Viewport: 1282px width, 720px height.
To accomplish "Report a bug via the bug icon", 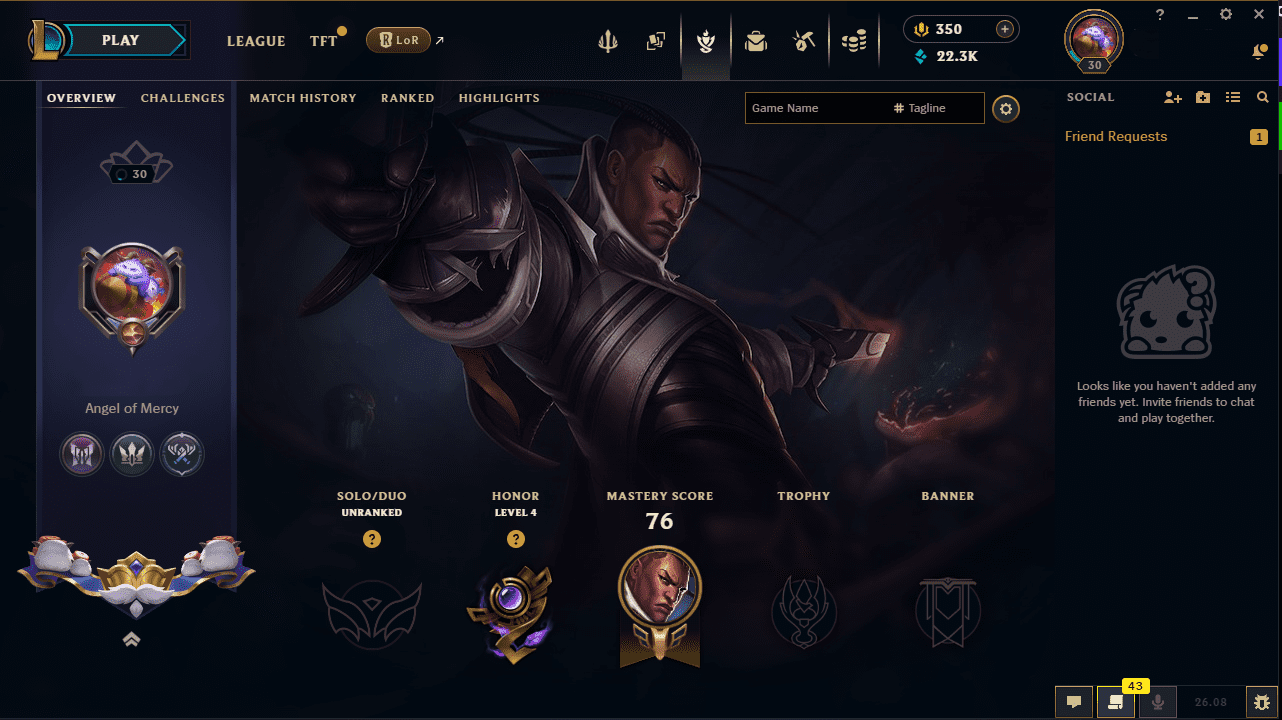I will pyautogui.click(x=1261, y=702).
